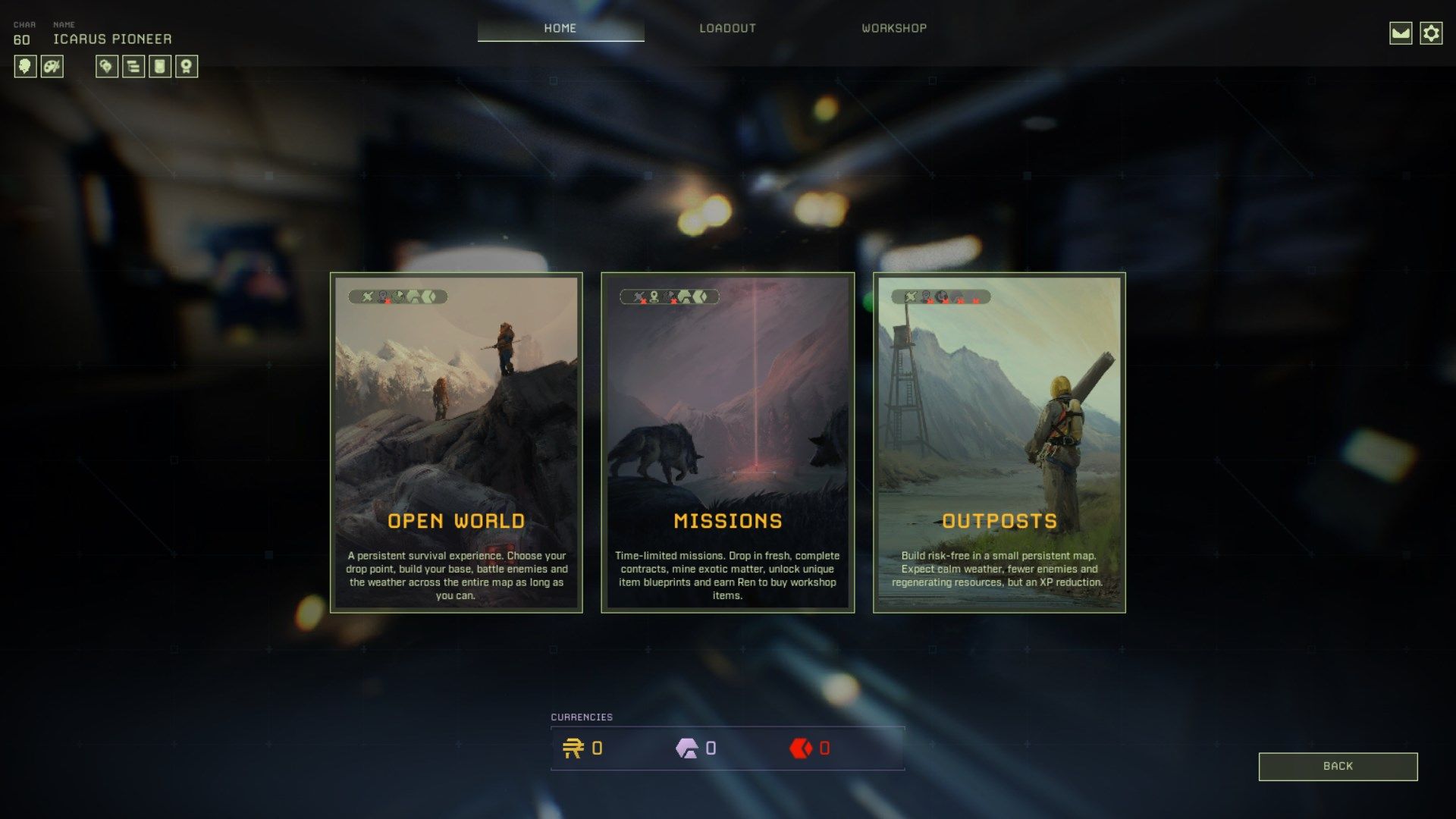
Task: Choose the Open World game mode card
Action: click(x=456, y=442)
